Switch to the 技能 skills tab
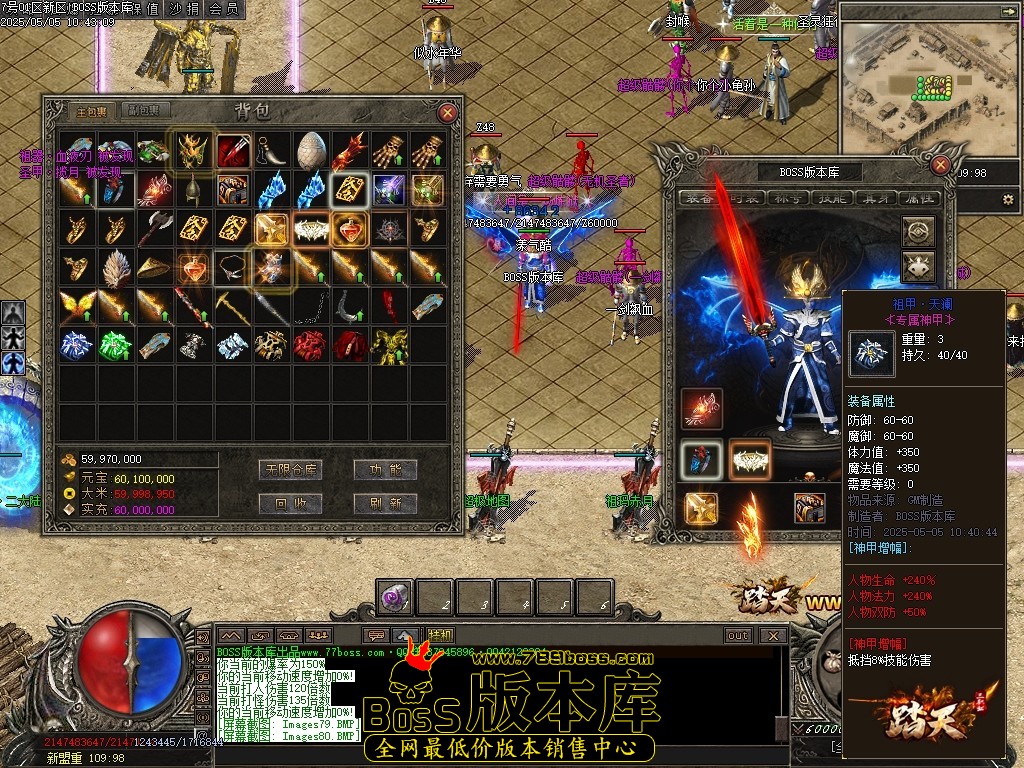1024x768 pixels. (x=829, y=199)
